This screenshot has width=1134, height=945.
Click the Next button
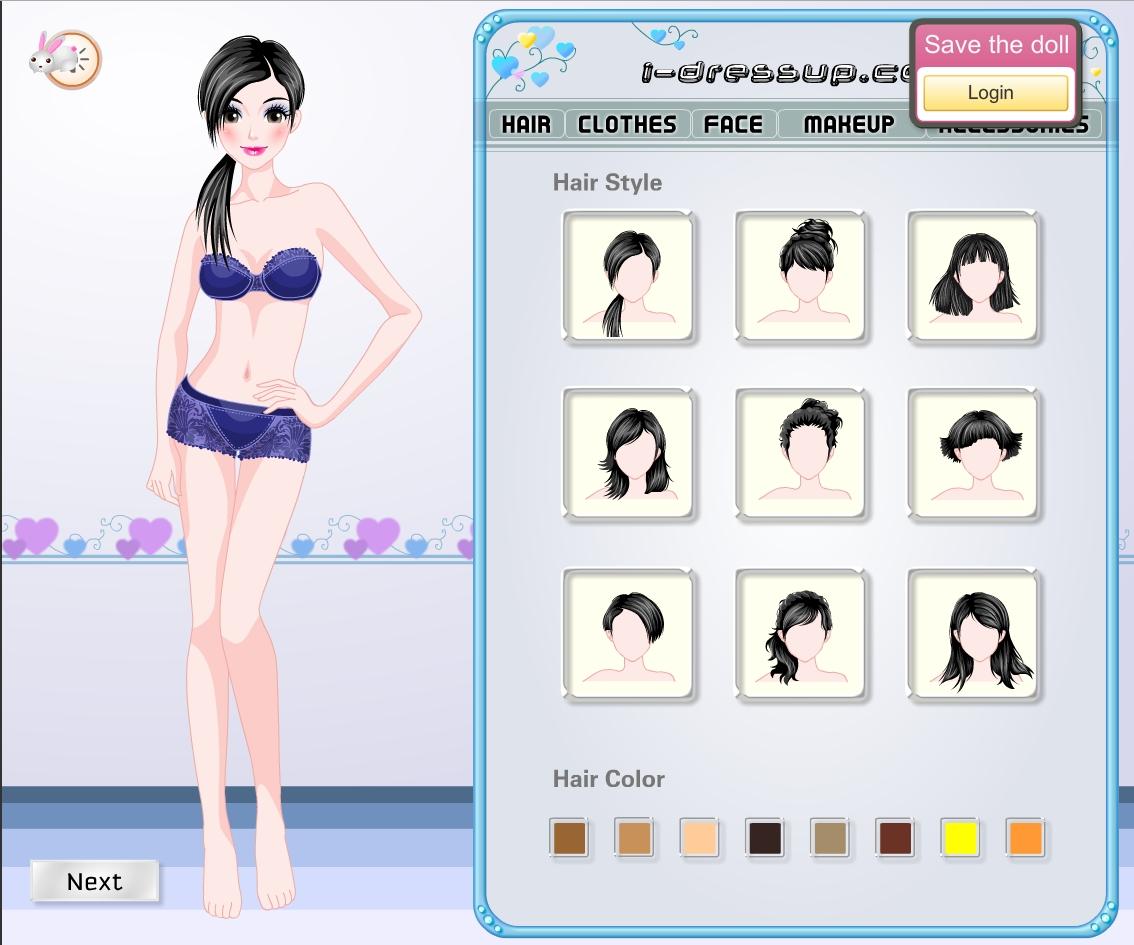pyautogui.click(x=94, y=881)
